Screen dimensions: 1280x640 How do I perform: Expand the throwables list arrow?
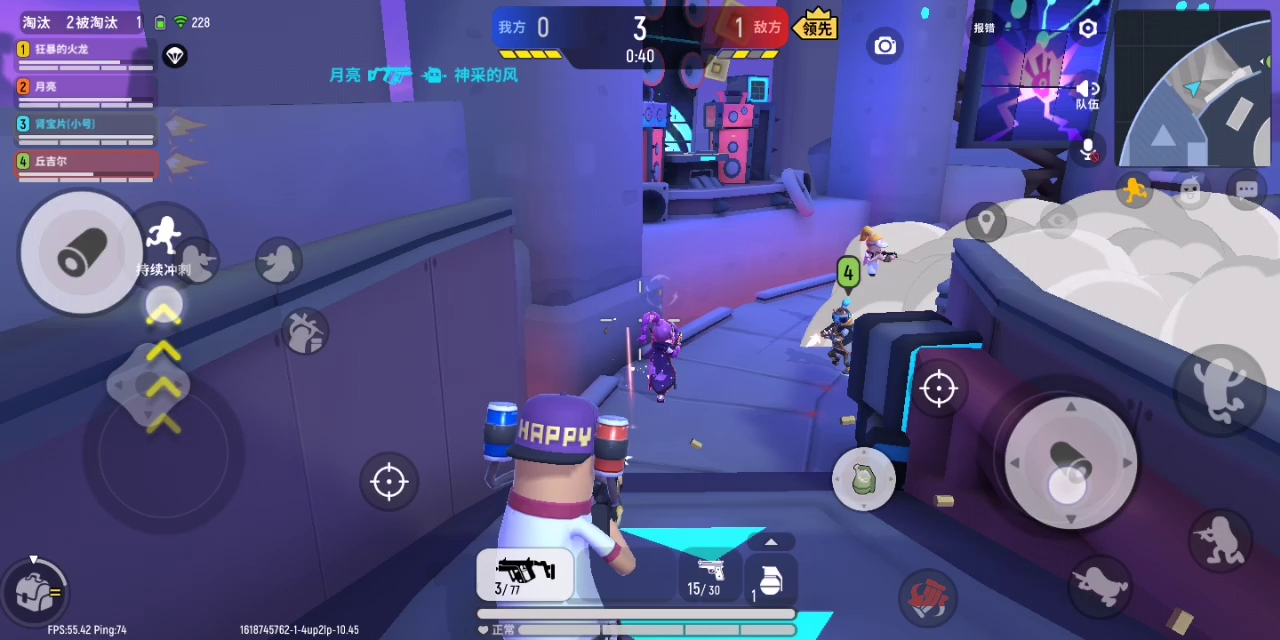pos(771,542)
